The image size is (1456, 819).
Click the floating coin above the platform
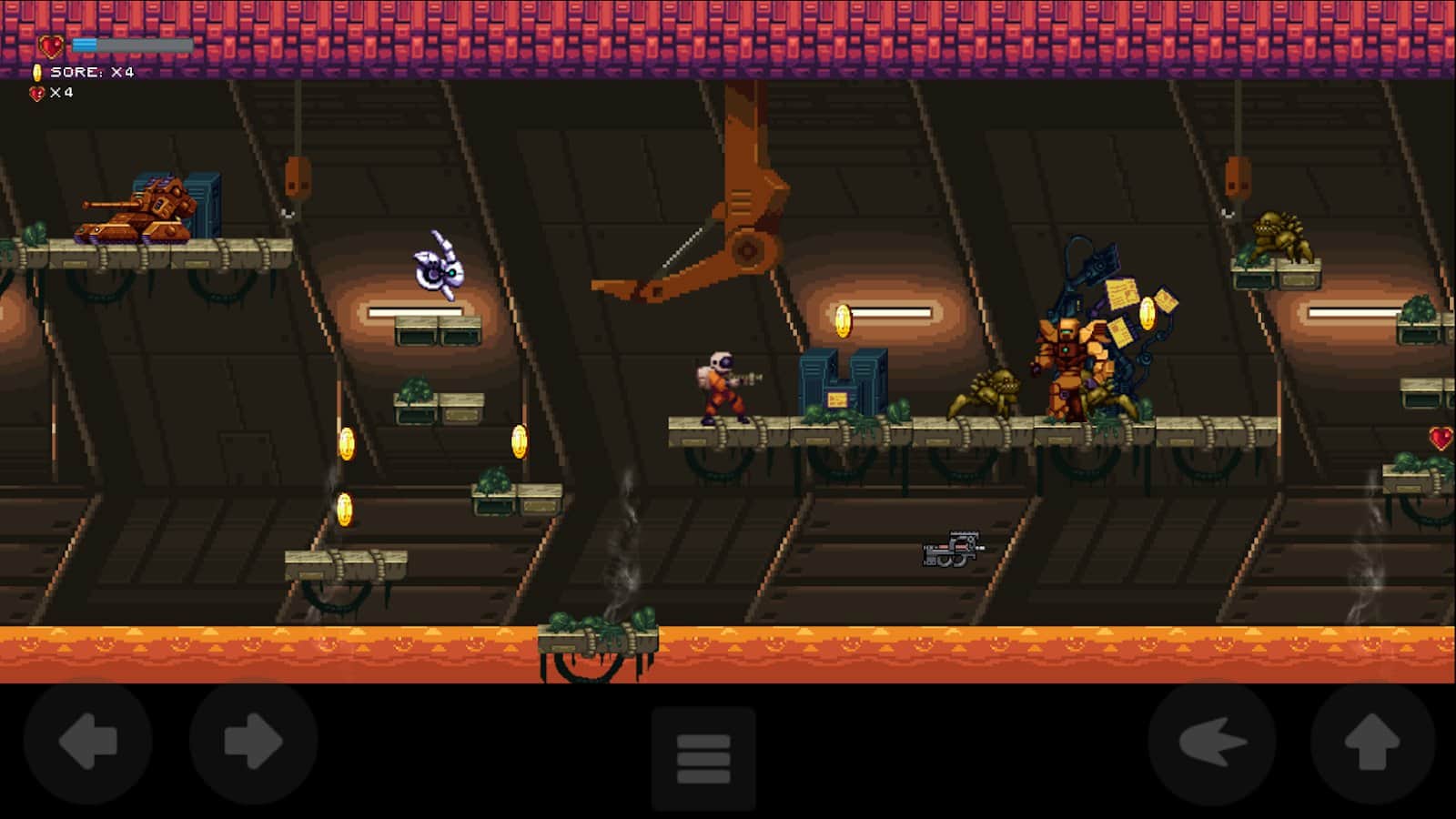842,320
